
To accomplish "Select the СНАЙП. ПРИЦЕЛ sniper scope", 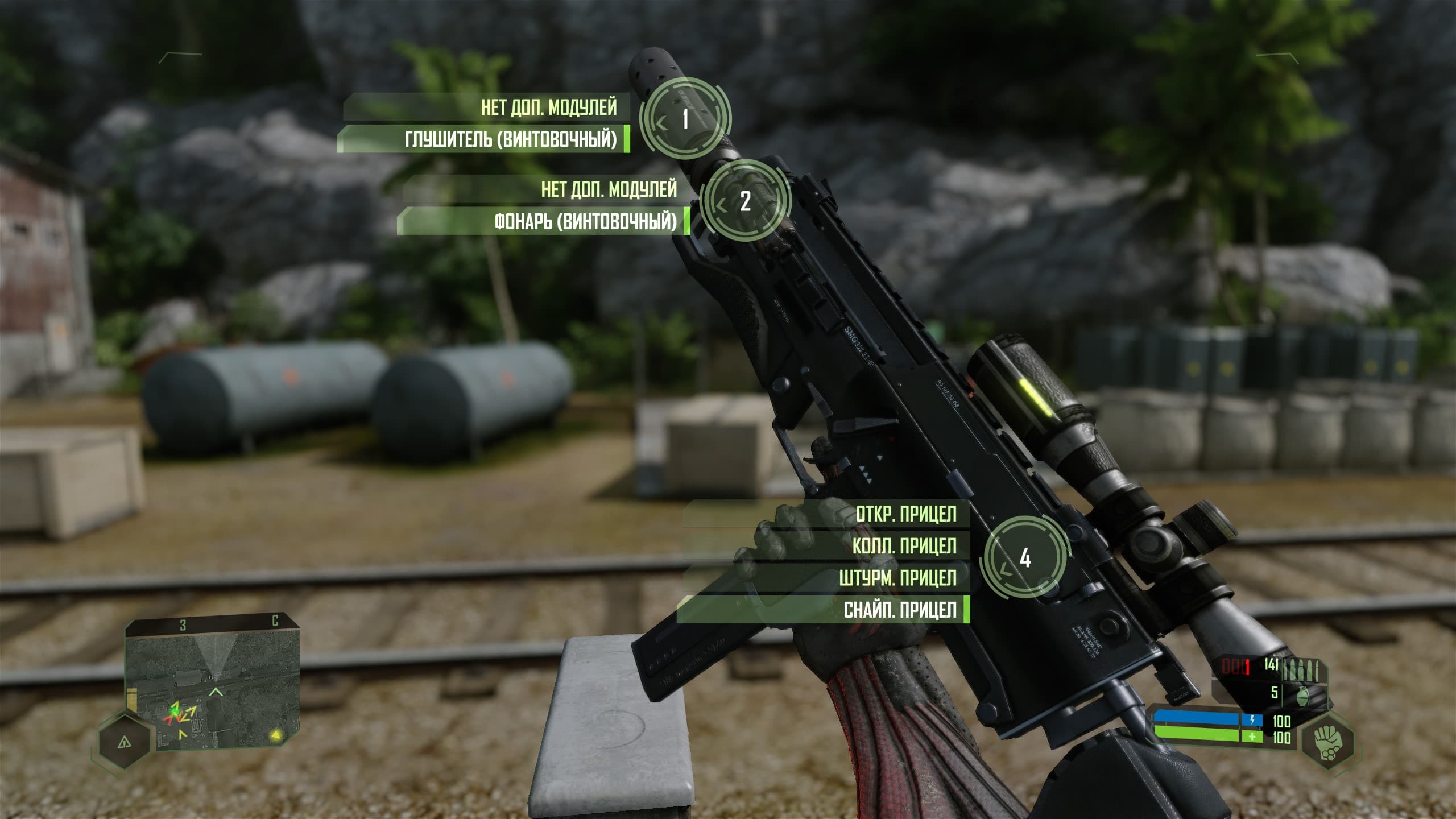I will (900, 610).
